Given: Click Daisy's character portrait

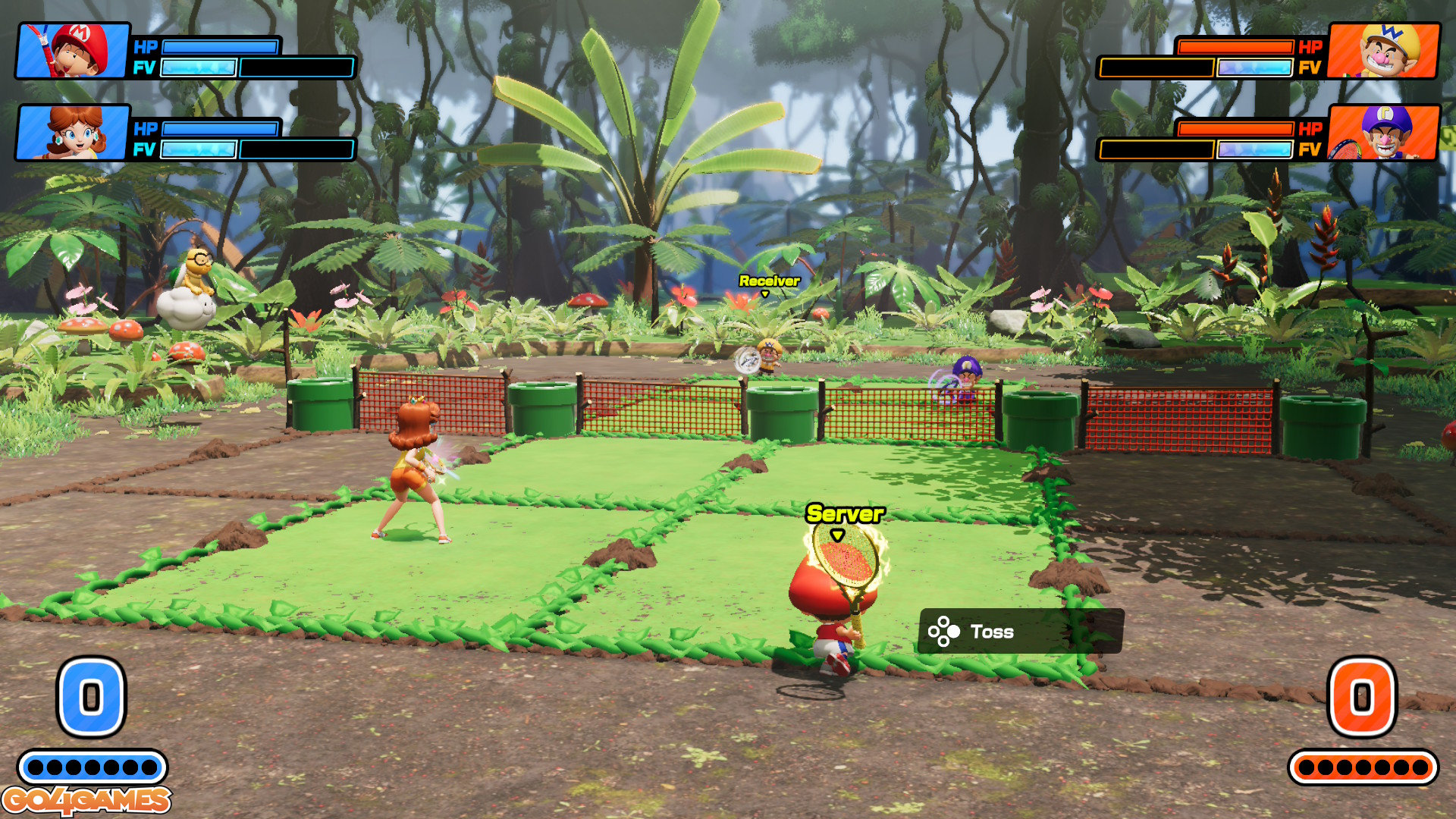Looking at the screenshot, I should (x=73, y=133).
